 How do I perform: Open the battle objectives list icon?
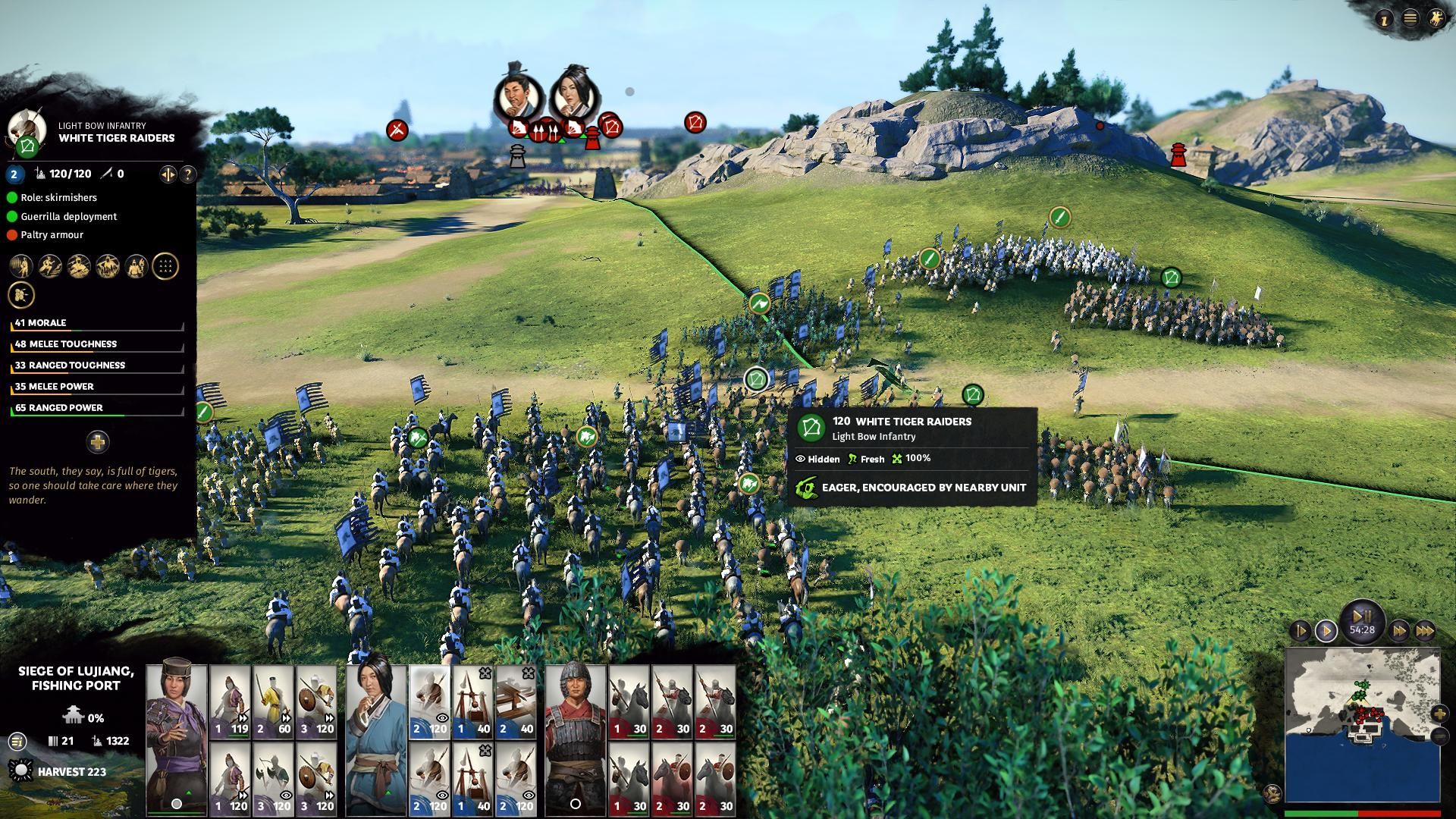(x=17, y=741)
